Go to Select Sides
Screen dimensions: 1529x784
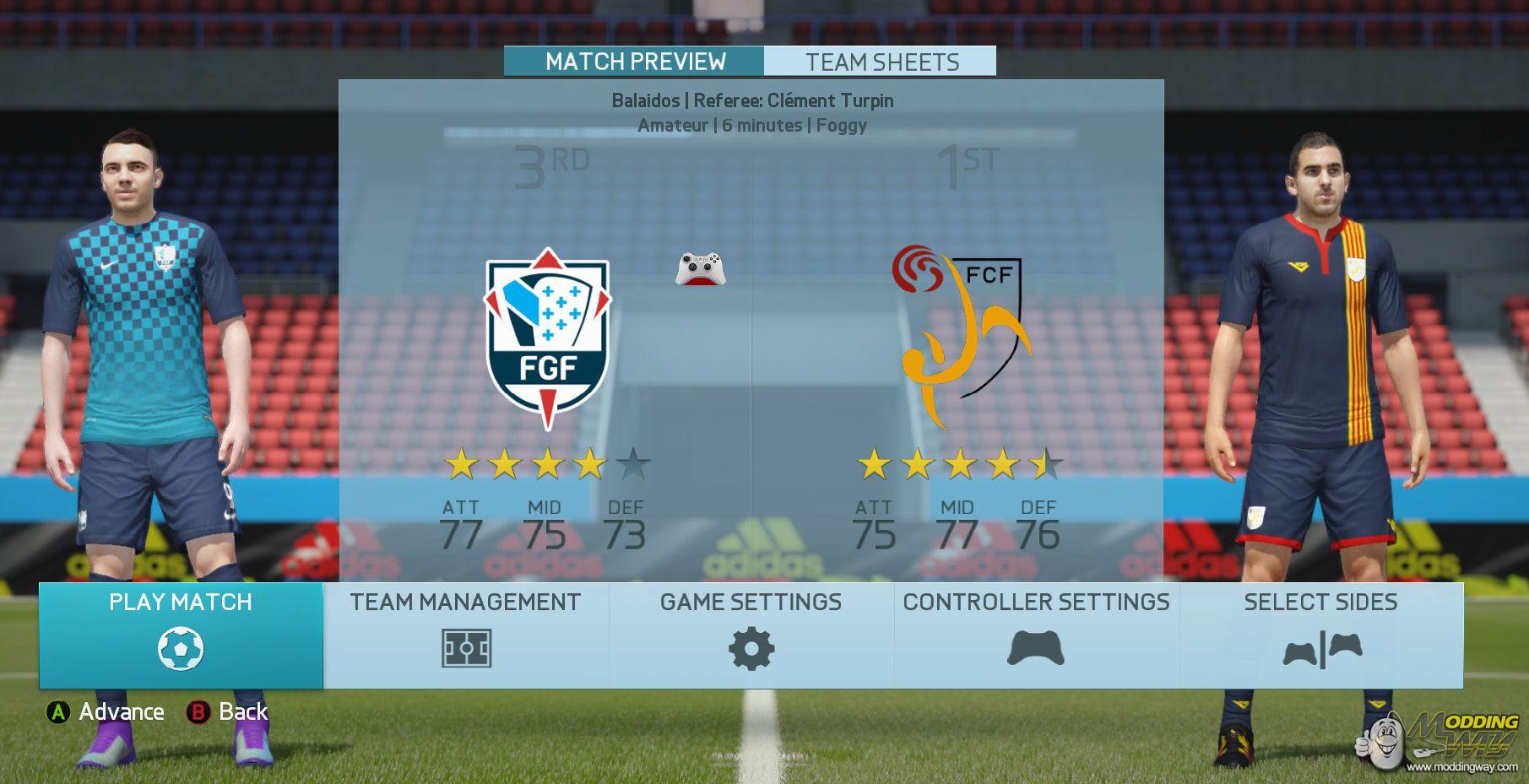click(x=1320, y=635)
